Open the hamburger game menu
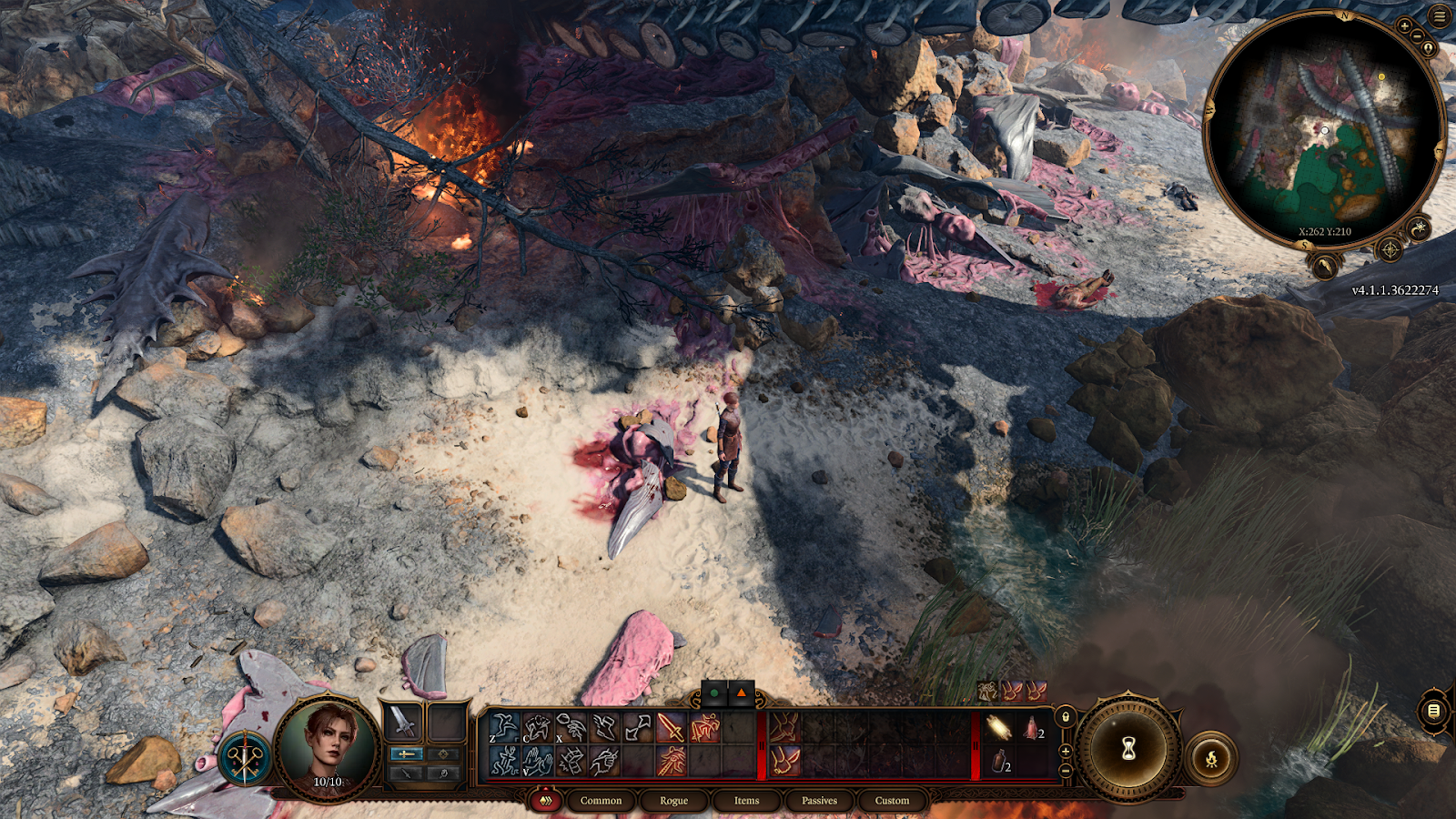The width and height of the screenshot is (1456, 819). click(1440, 16)
